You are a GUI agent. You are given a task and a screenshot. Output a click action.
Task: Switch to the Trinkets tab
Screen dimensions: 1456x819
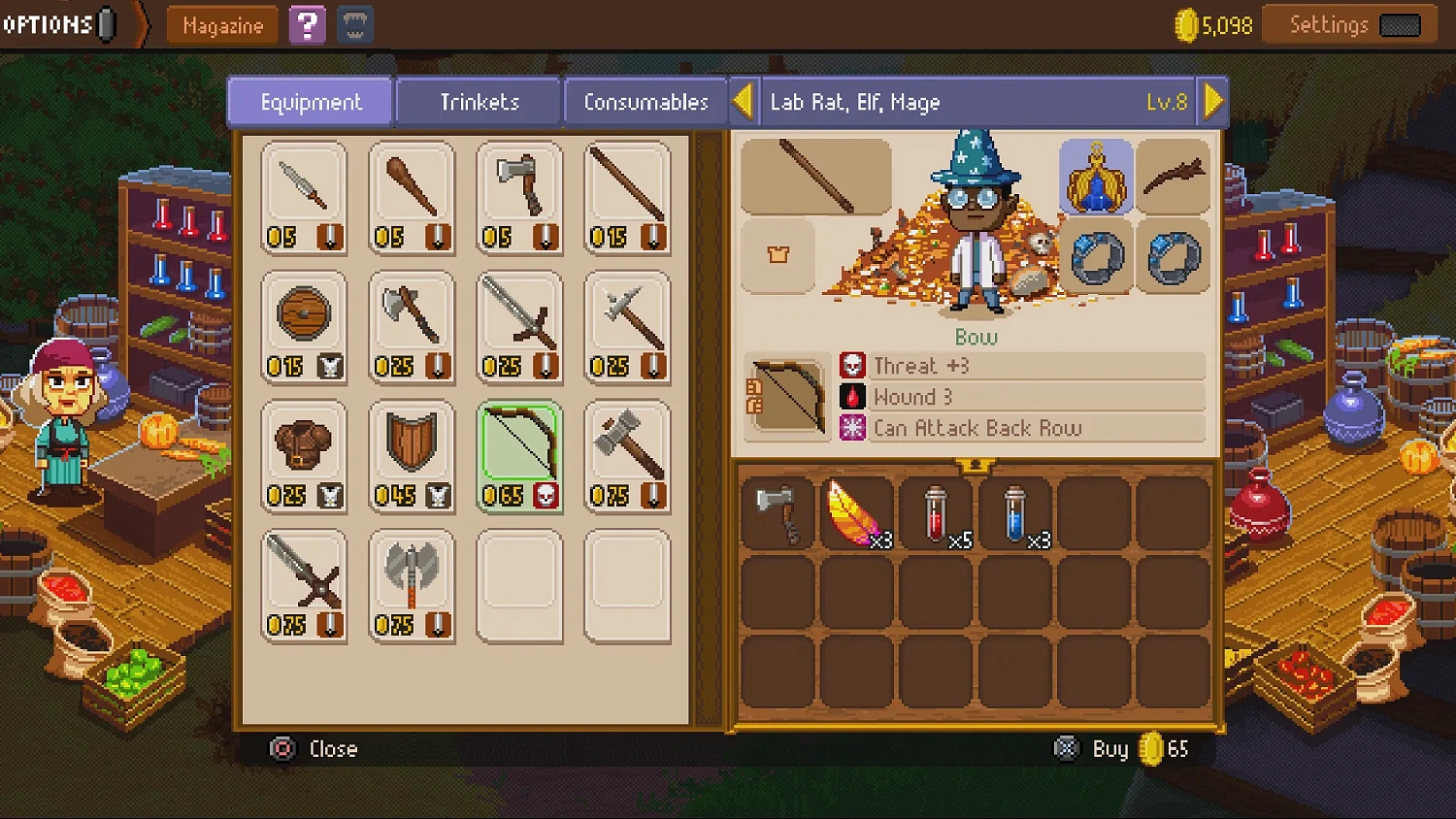pyautogui.click(x=478, y=101)
